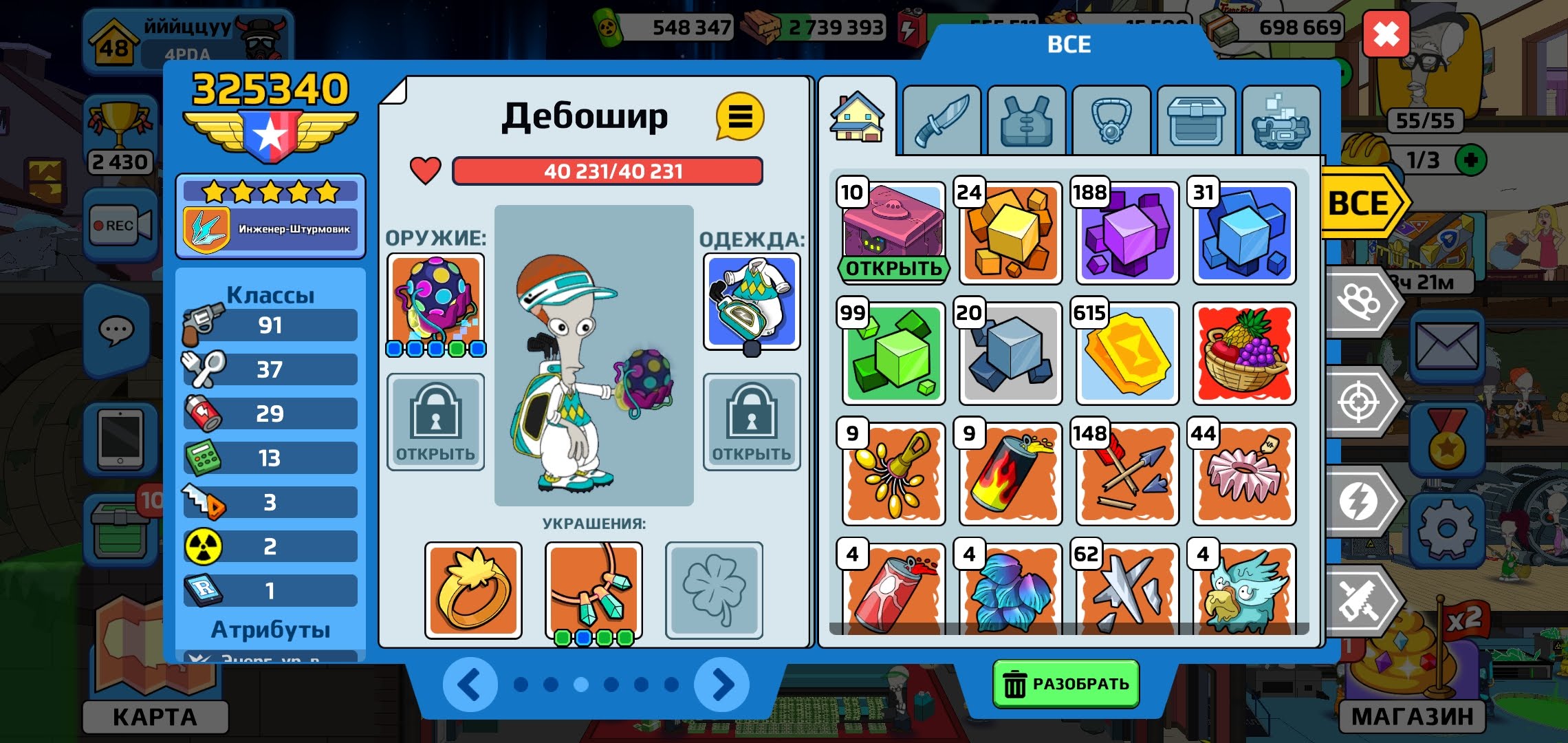This screenshot has height=743, width=1568.
Task: Select the house inventory tab
Action: click(857, 118)
